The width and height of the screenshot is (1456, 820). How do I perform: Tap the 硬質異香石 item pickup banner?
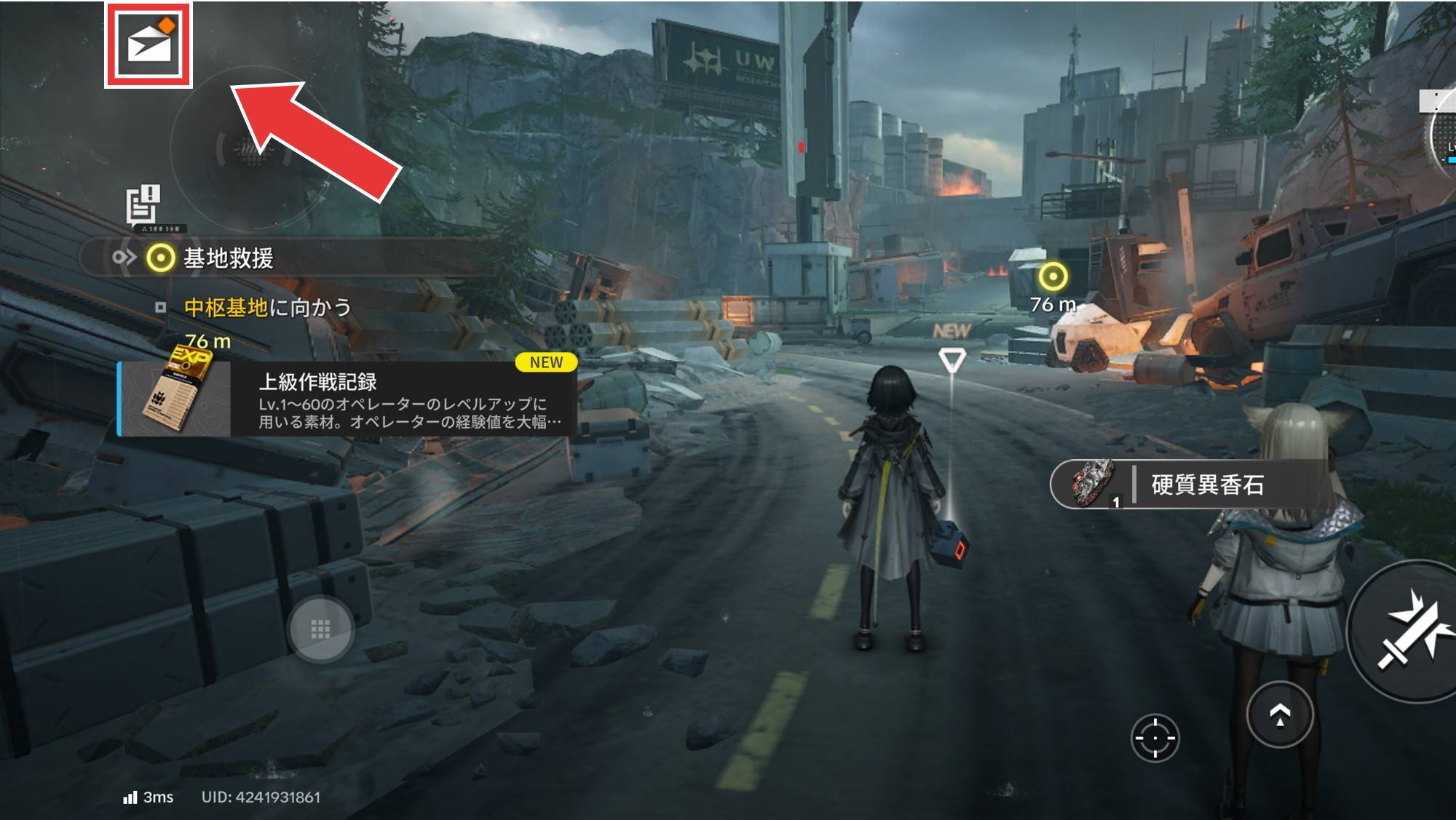1187,485
